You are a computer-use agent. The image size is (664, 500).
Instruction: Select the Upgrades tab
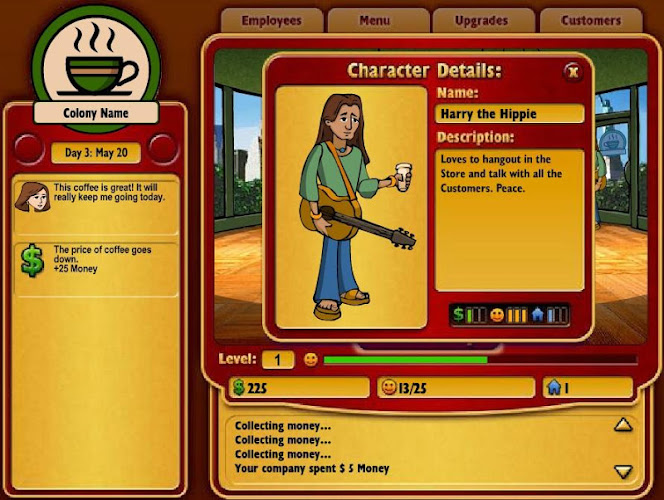click(482, 20)
